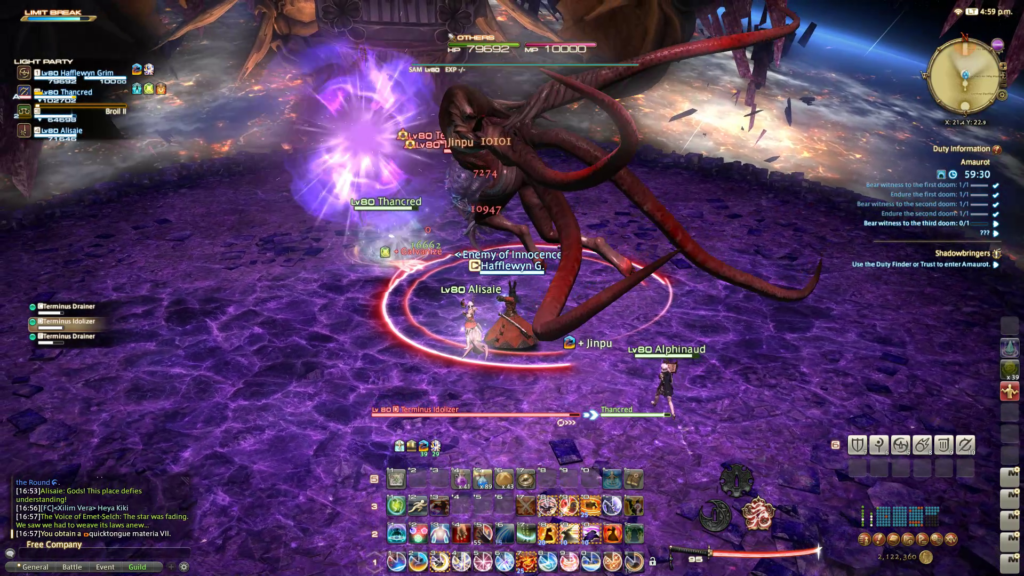This screenshot has width=1024, height=576.
Task: Toggle the hotbar lock padlock
Action: [653, 562]
